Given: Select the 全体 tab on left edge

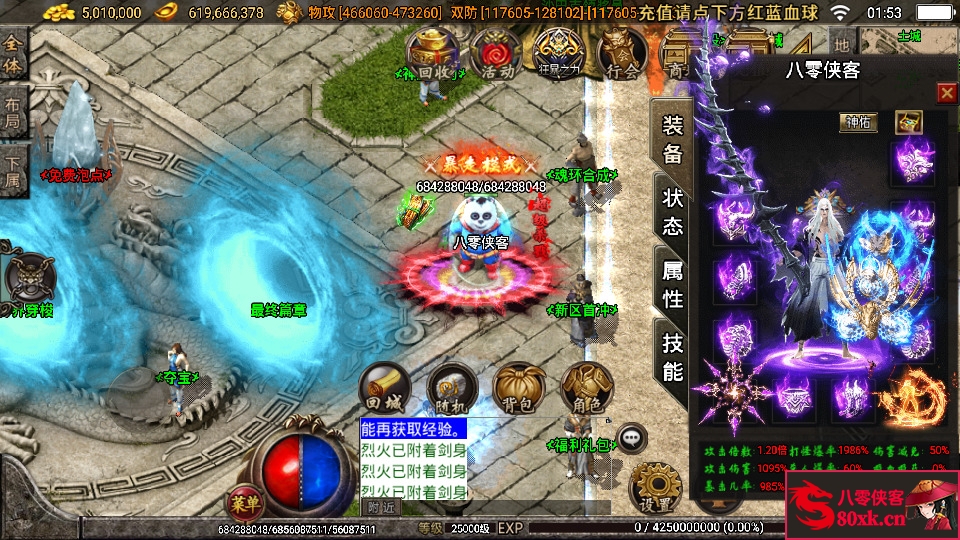Looking at the screenshot, I should coord(14,51).
